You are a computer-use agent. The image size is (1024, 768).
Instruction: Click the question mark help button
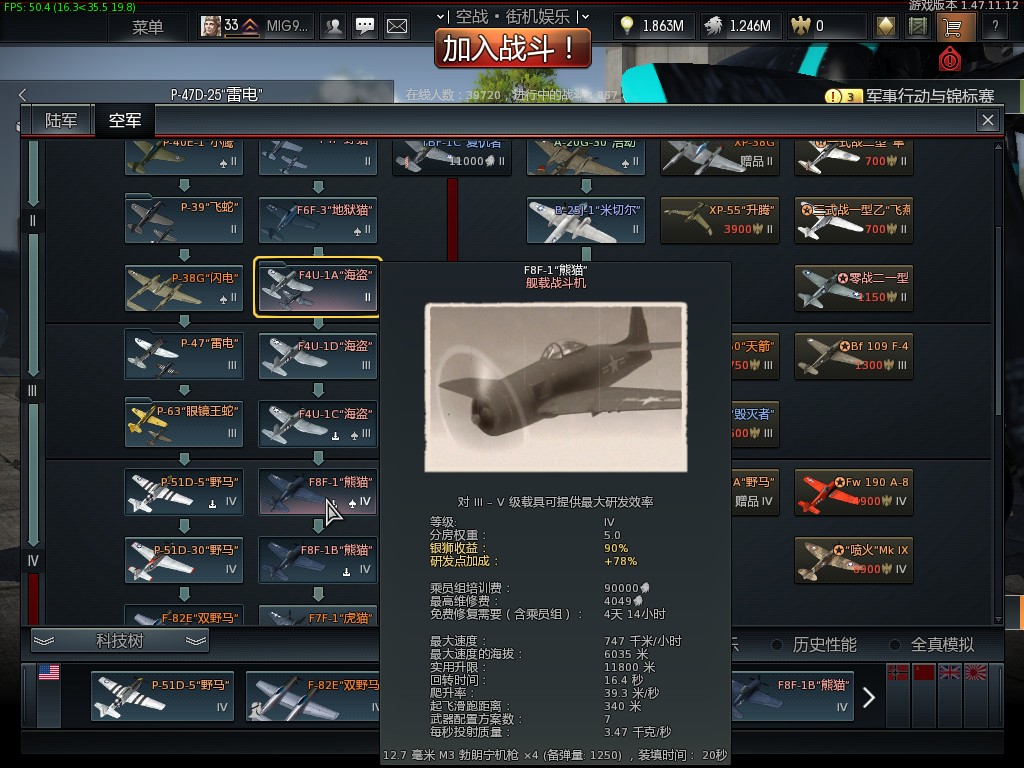pos(995,27)
